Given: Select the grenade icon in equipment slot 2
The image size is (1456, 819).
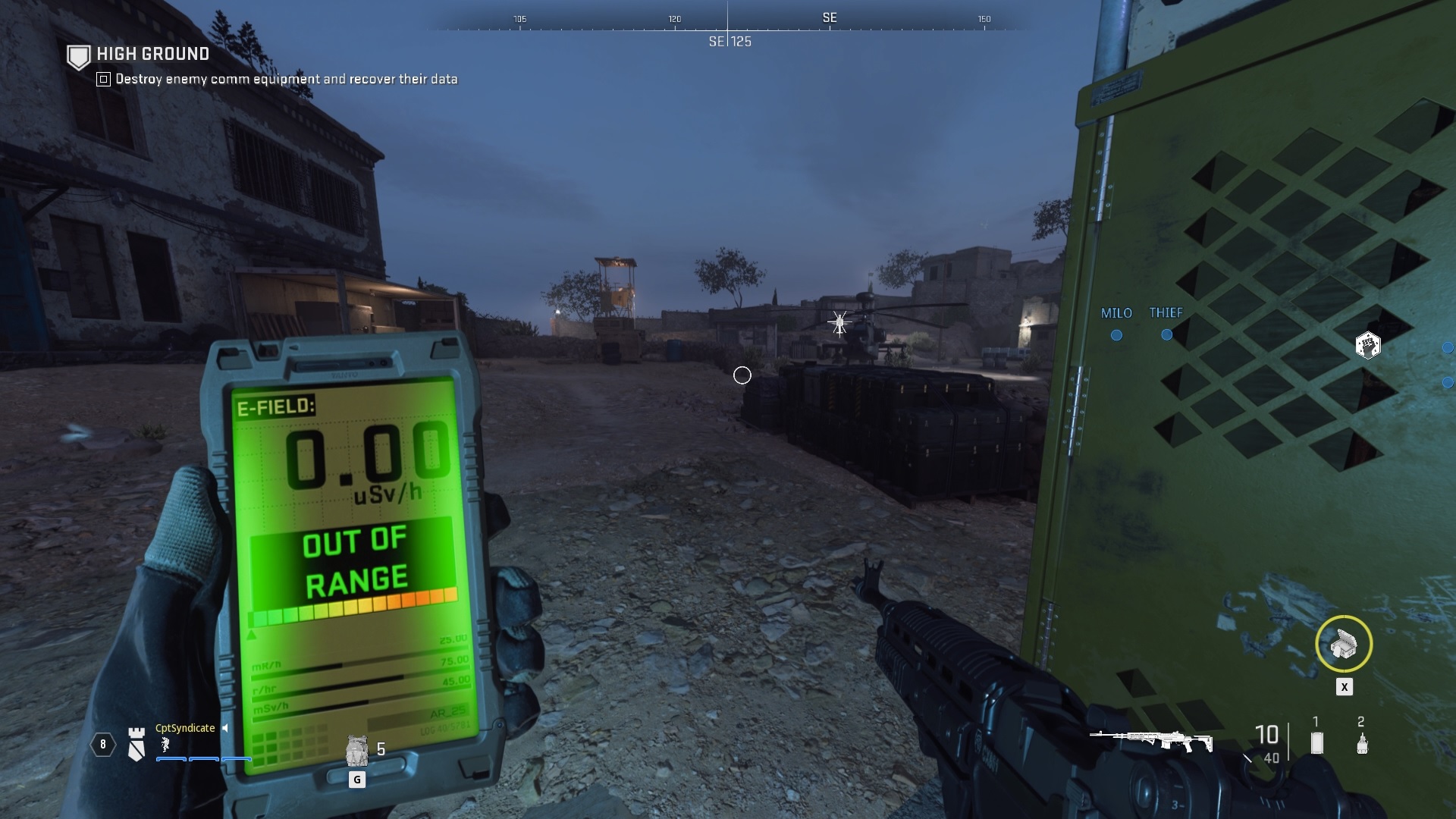Looking at the screenshot, I should (1361, 744).
